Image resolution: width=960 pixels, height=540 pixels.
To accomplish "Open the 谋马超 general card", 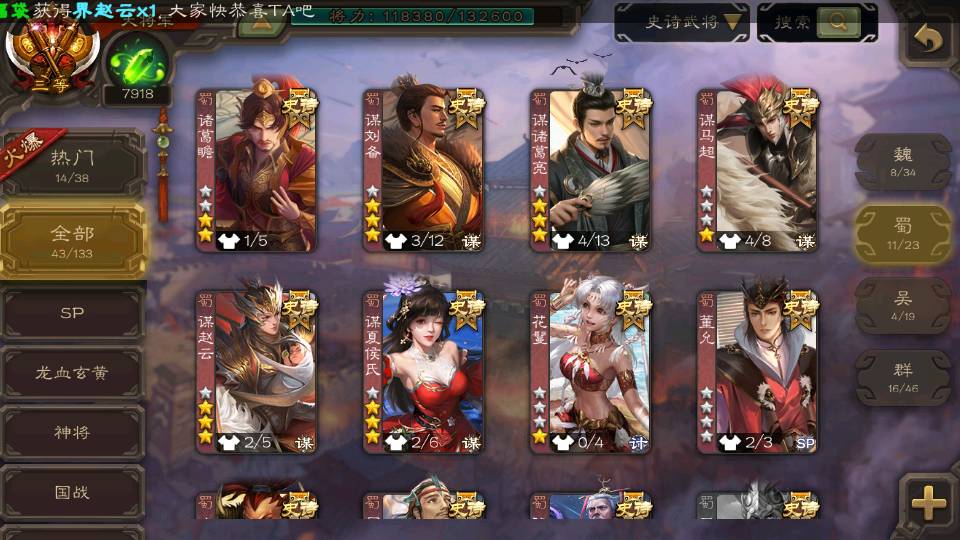I will 757,168.
